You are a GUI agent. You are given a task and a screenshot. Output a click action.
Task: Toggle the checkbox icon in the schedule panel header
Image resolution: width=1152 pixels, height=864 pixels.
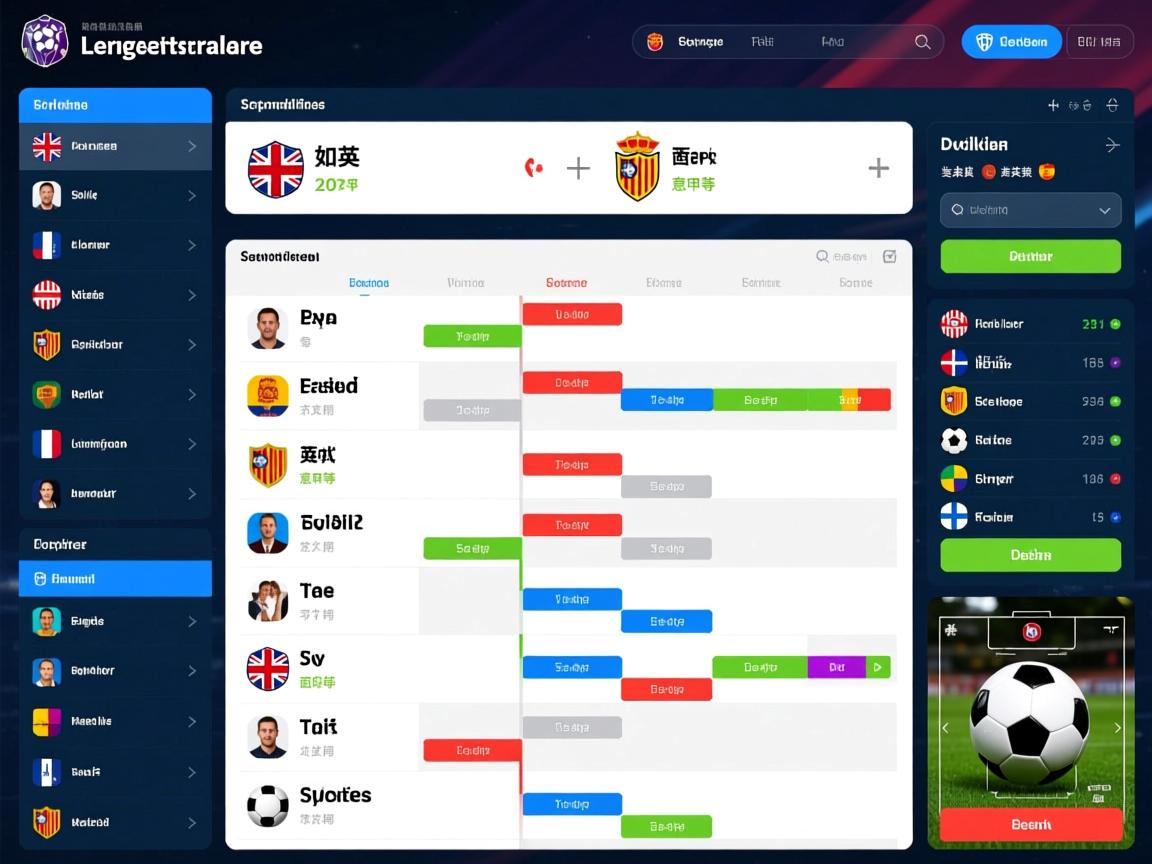pyautogui.click(x=890, y=257)
